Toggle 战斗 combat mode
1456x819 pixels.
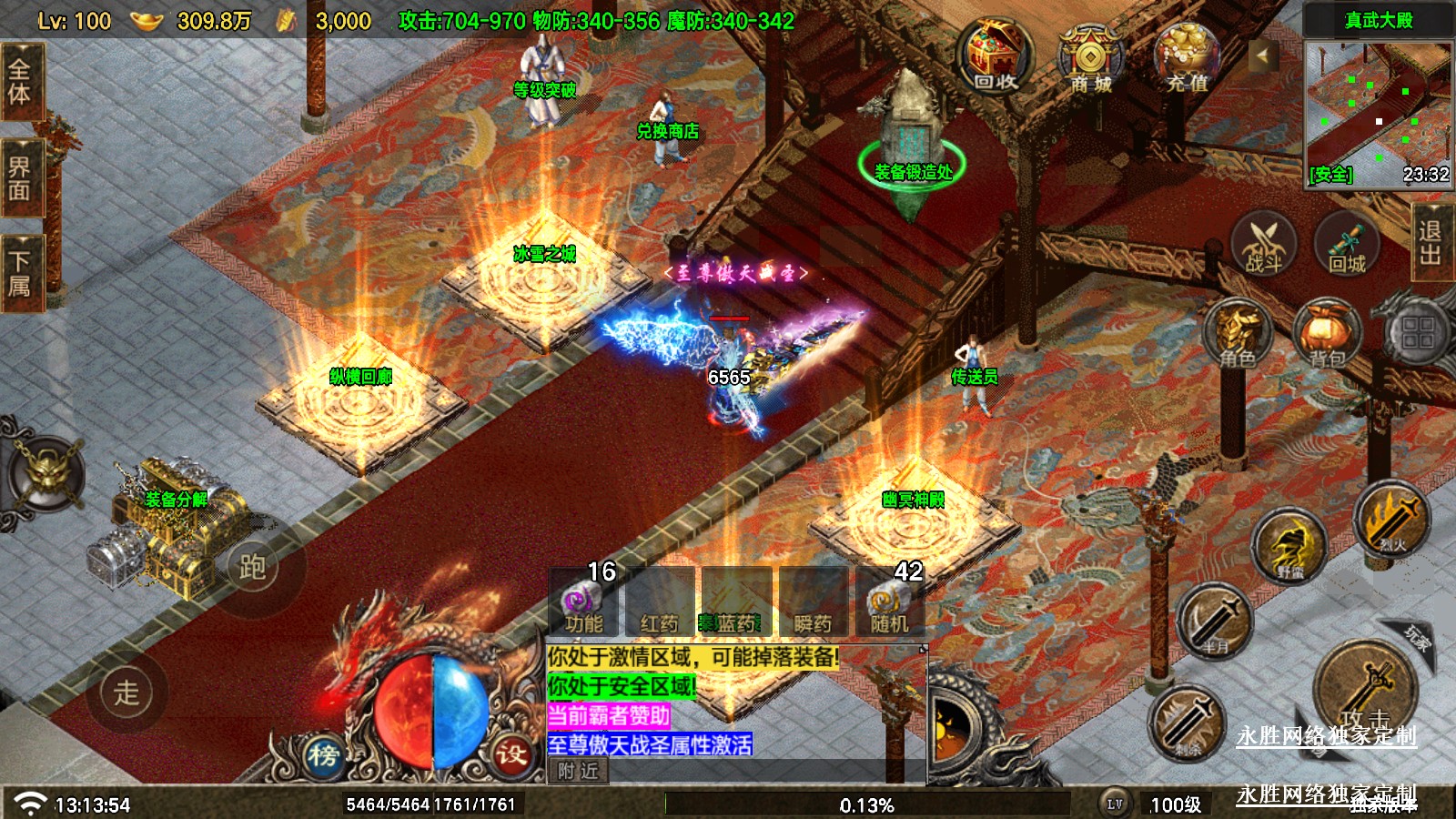point(1263,244)
